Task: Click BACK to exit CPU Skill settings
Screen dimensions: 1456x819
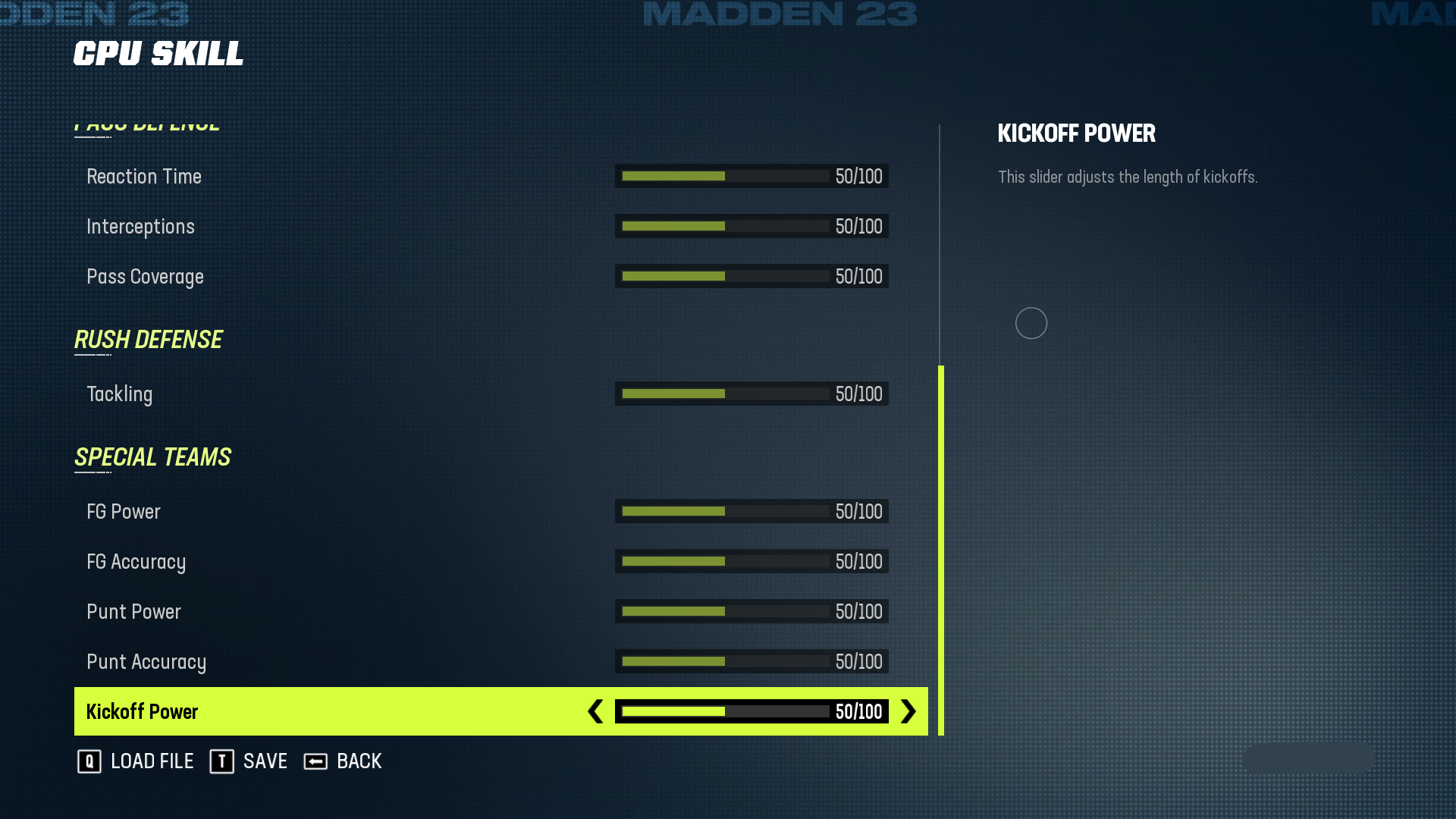Action: point(359,761)
